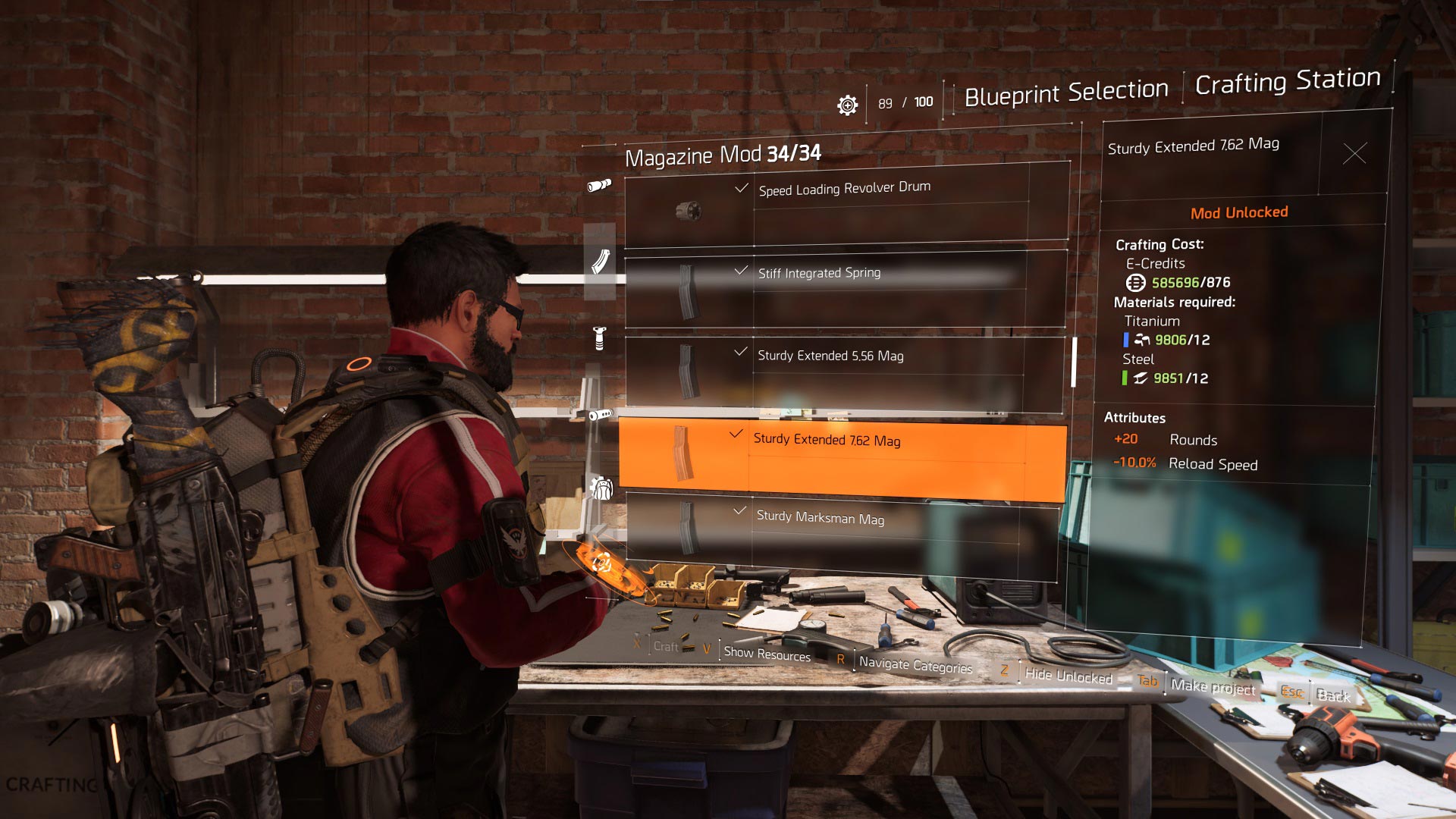Click the Show Resources label

pyautogui.click(x=767, y=654)
